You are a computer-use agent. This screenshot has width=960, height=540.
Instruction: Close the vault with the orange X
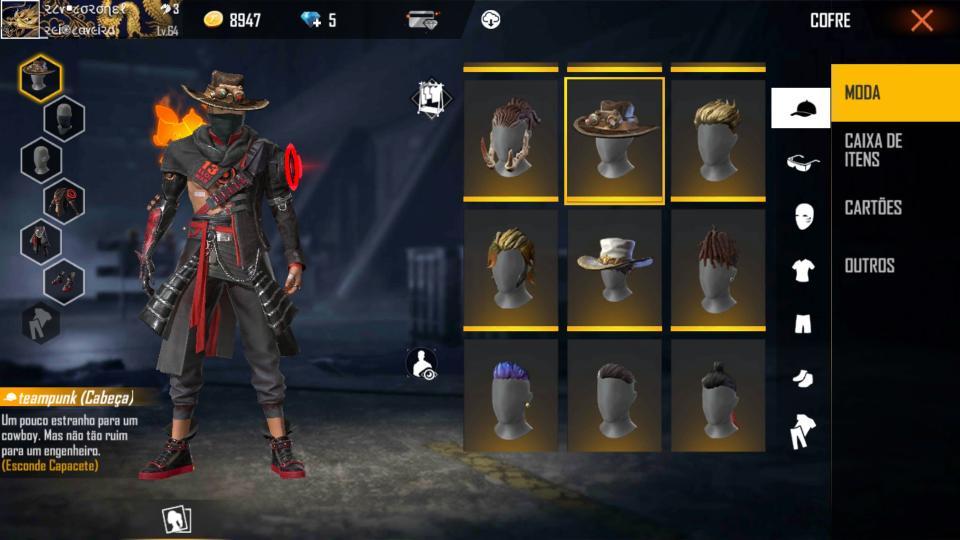[x=921, y=20]
